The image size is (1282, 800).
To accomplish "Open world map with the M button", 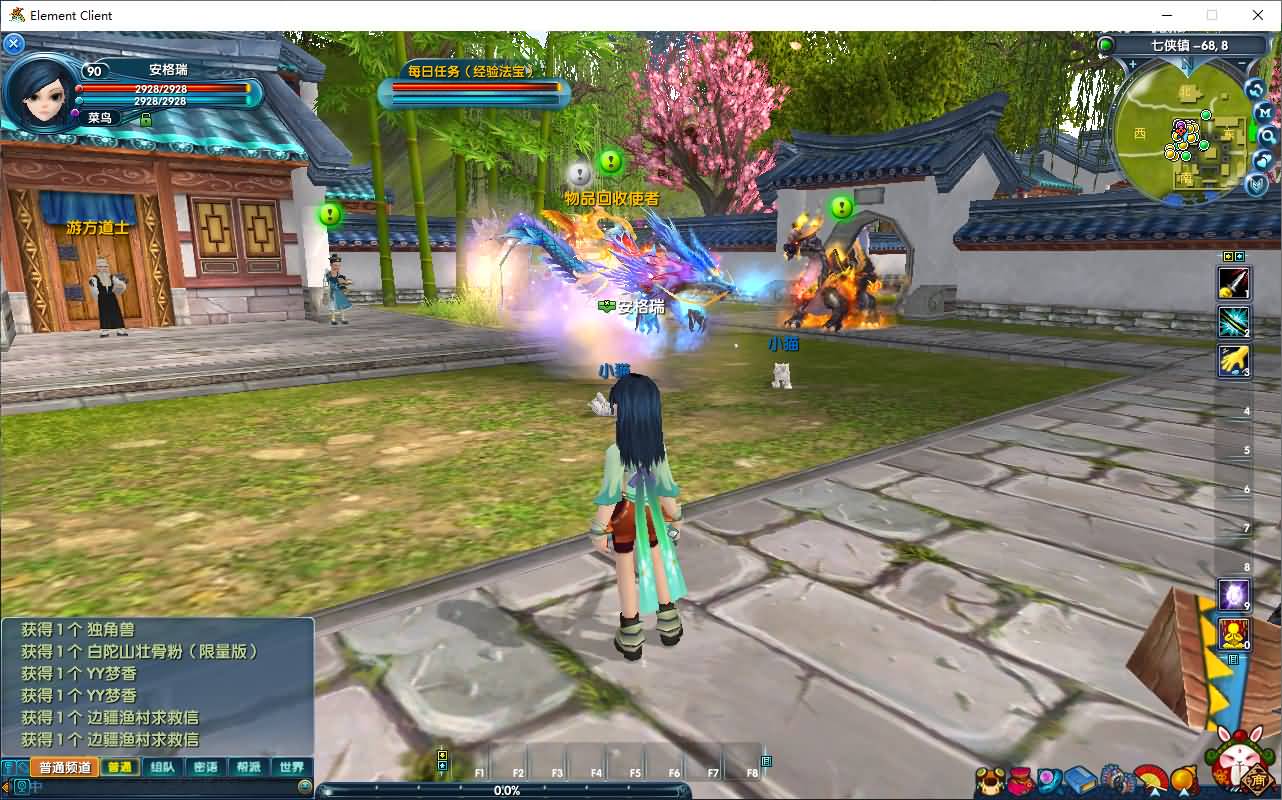I will (1265, 113).
